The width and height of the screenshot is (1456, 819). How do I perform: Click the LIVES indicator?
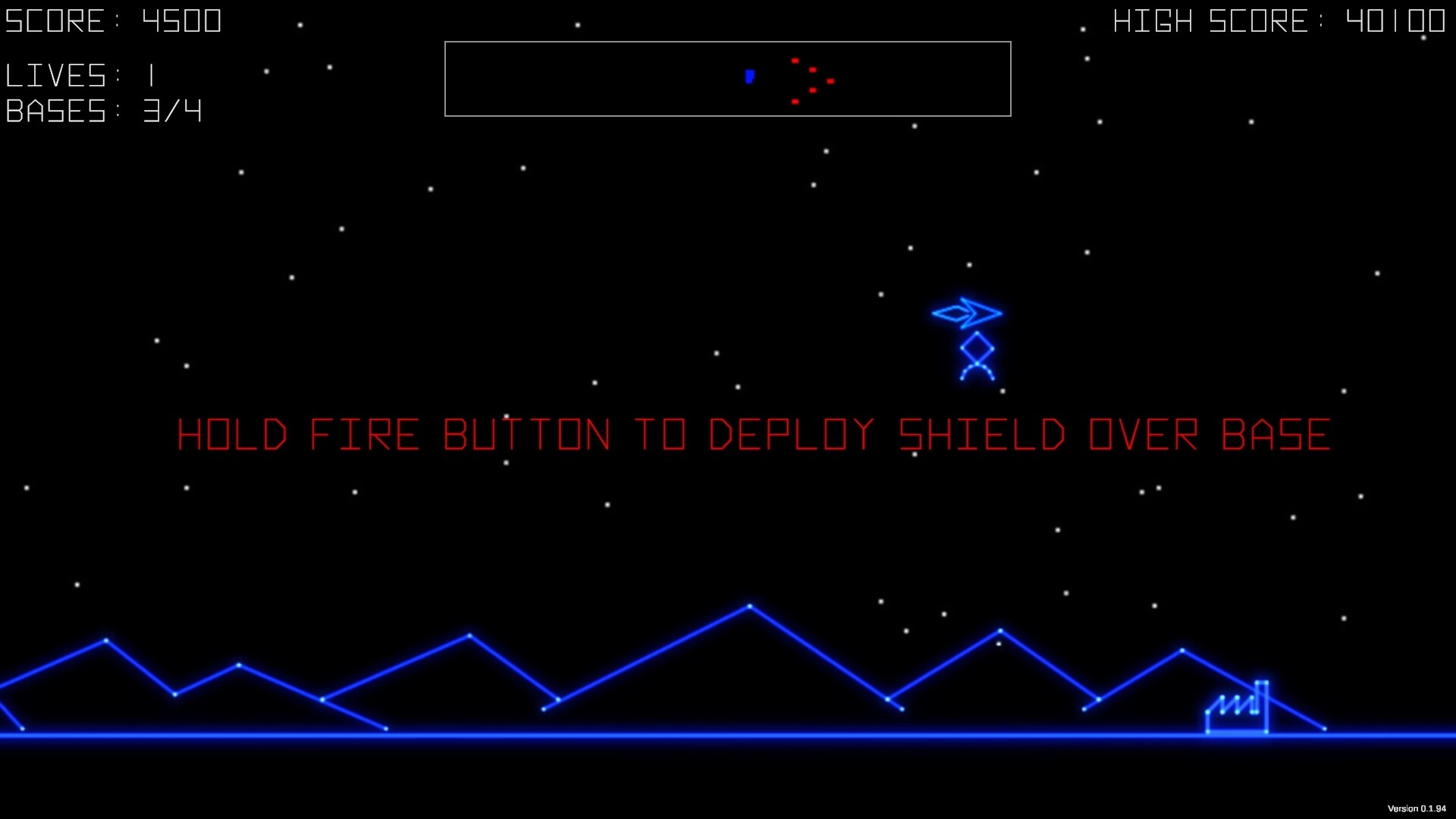tap(80, 75)
